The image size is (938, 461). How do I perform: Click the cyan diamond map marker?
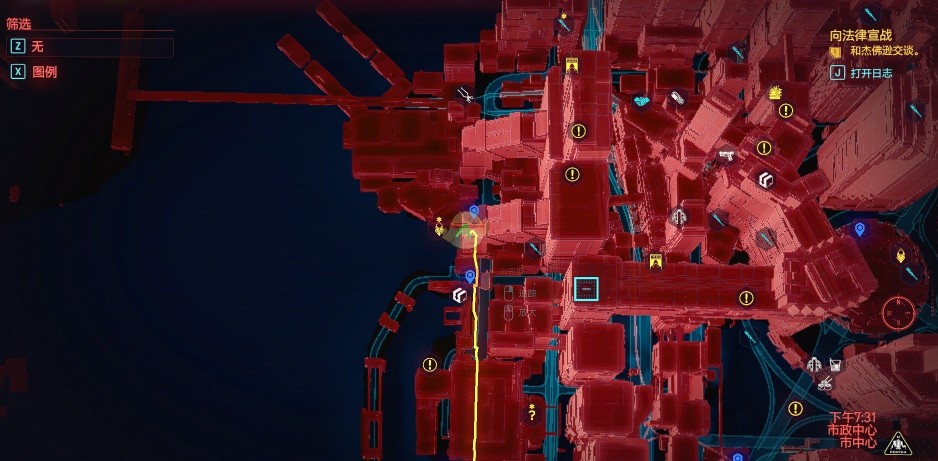[x=642, y=101]
